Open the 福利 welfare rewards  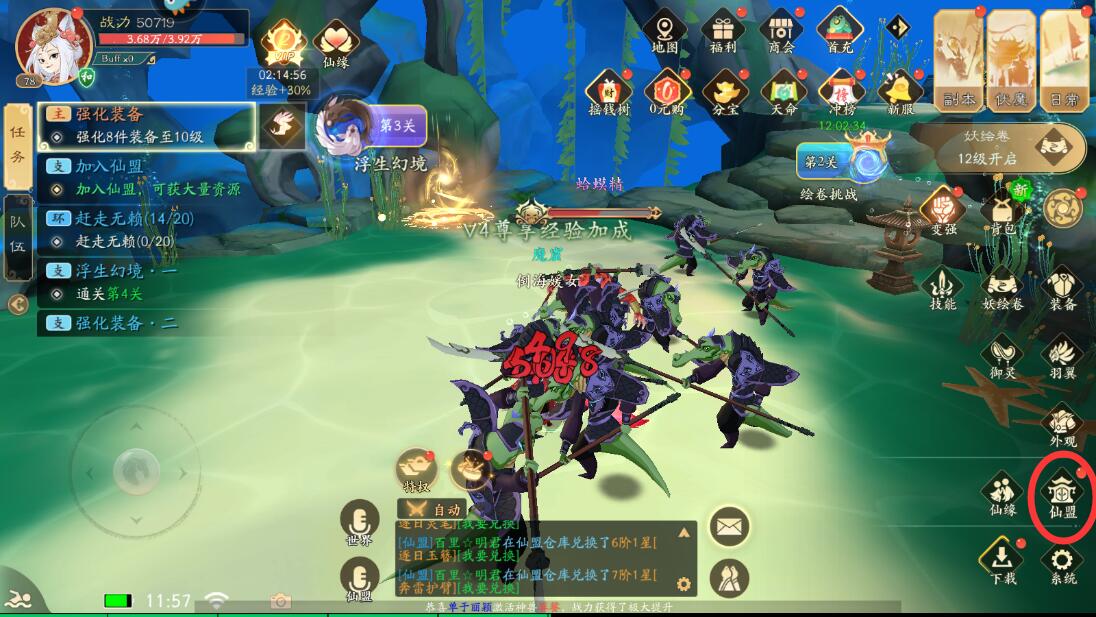pyautogui.click(x=723, y=31)
